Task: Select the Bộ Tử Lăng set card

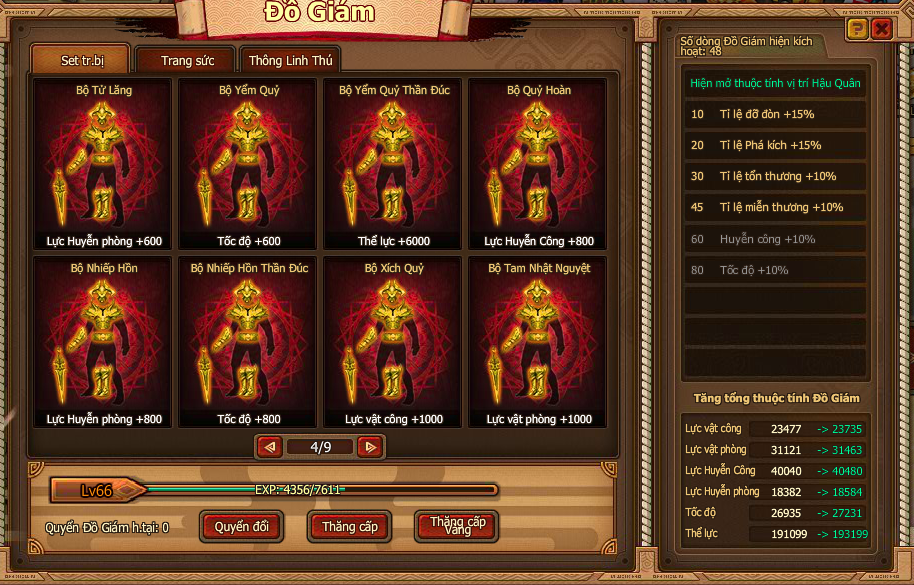Action: click(x=103, y=164)
